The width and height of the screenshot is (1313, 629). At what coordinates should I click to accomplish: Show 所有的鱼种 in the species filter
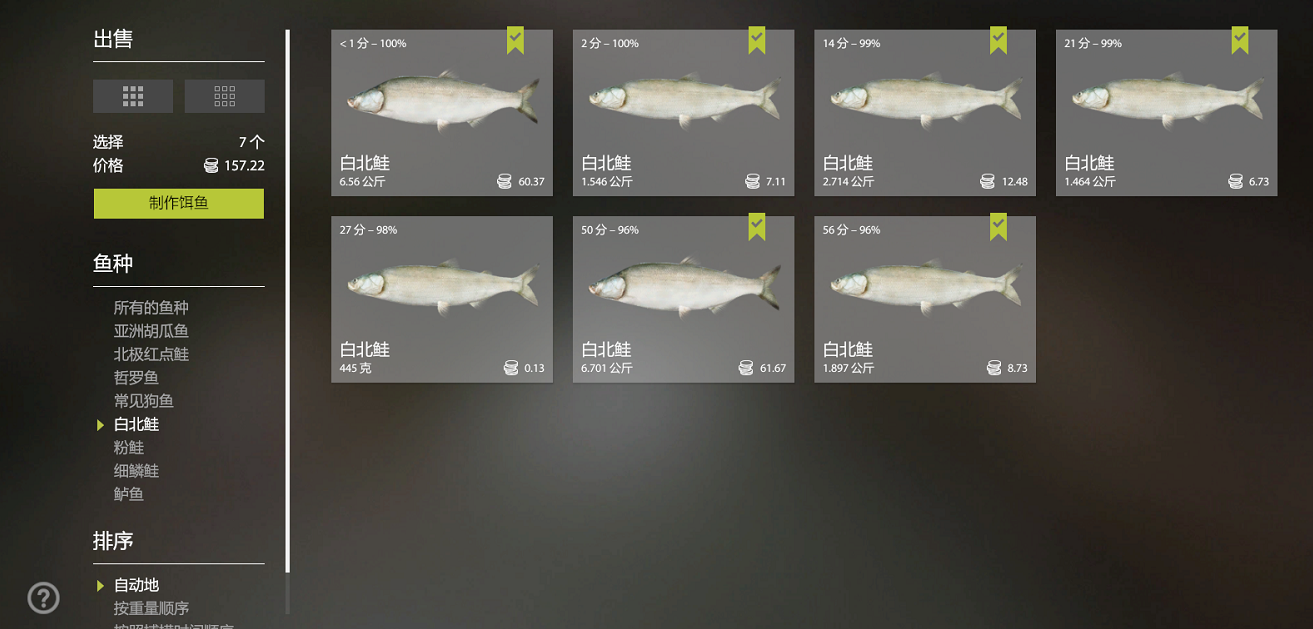coord(151,308)
